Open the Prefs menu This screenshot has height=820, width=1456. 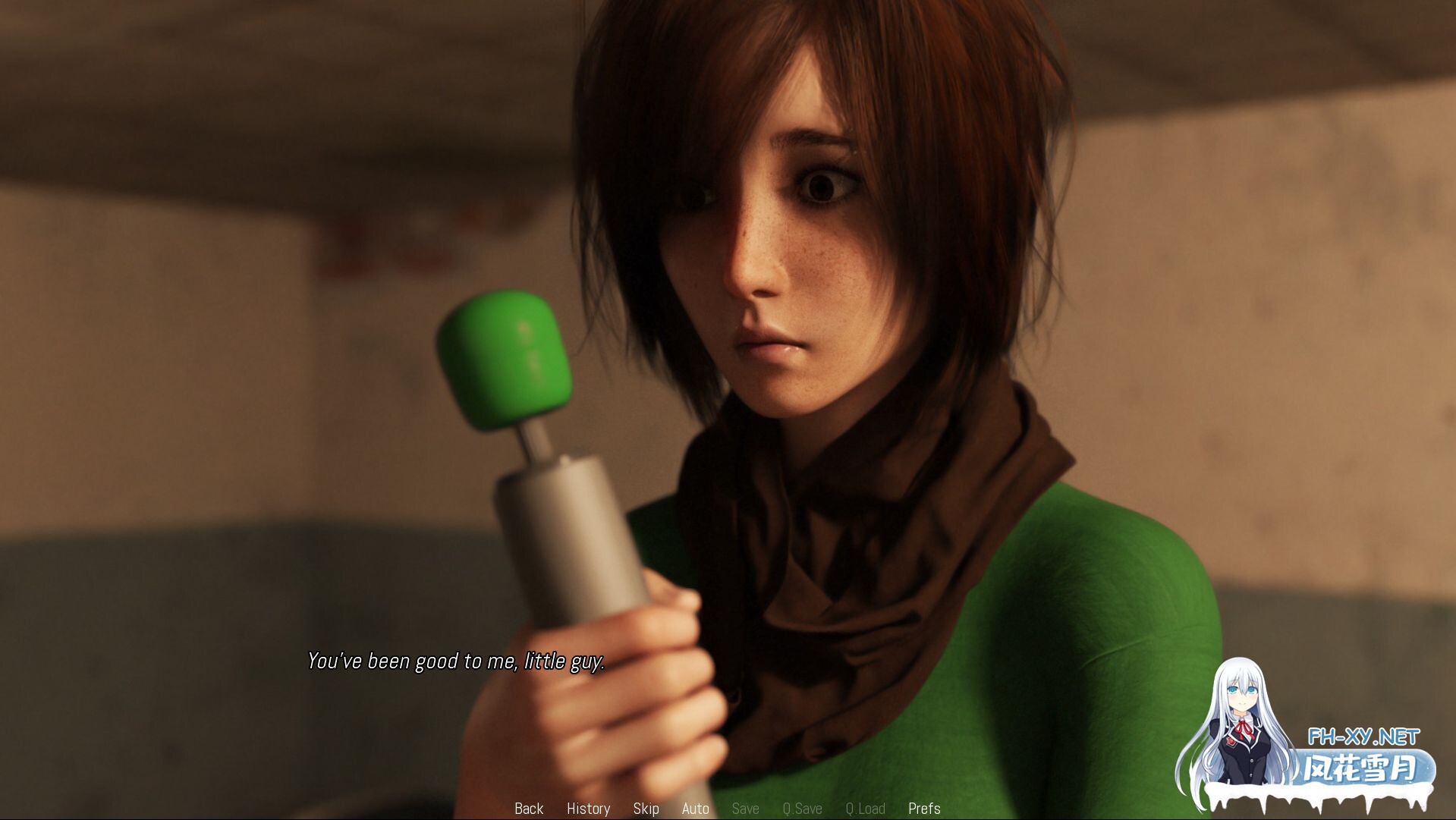pos(924,809)
